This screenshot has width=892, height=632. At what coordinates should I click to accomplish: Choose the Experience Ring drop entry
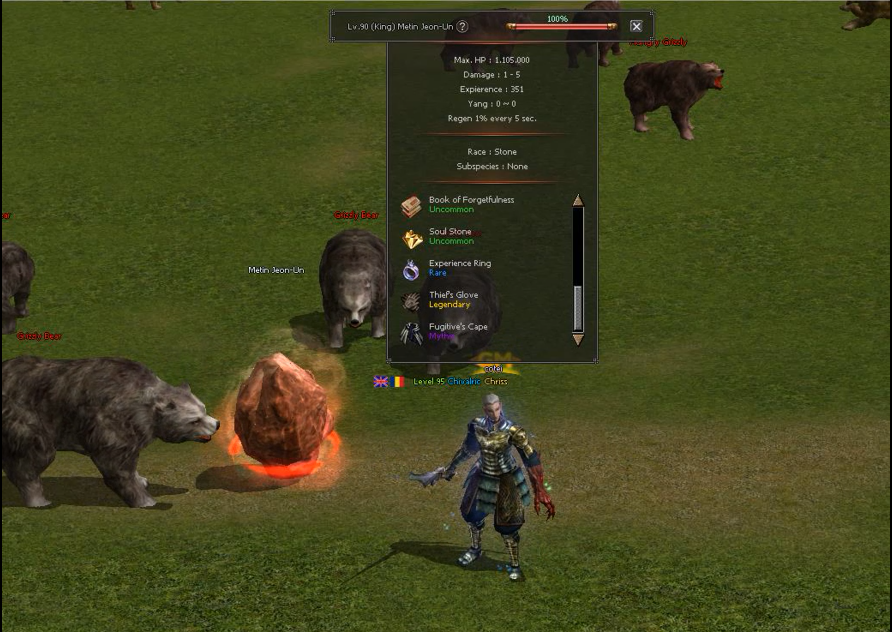(x=459, y=268)
